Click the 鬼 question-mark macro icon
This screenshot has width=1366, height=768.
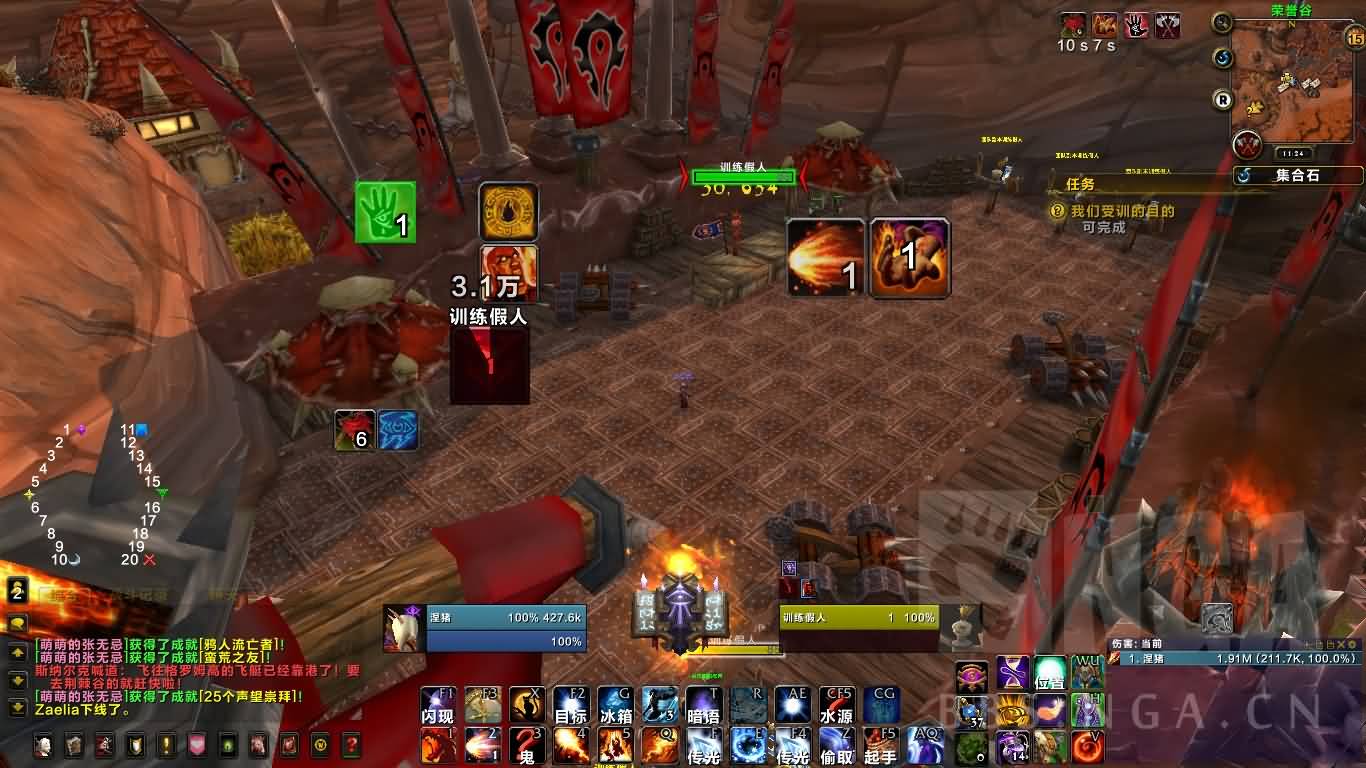[x=527, y=746]
